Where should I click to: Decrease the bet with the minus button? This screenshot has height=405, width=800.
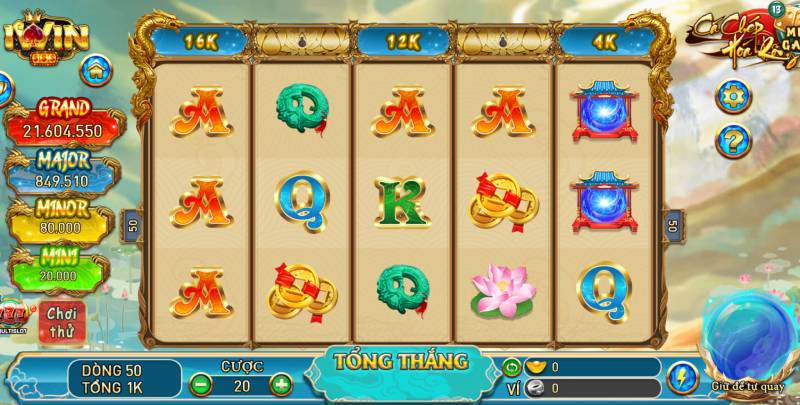click(200, 383)
